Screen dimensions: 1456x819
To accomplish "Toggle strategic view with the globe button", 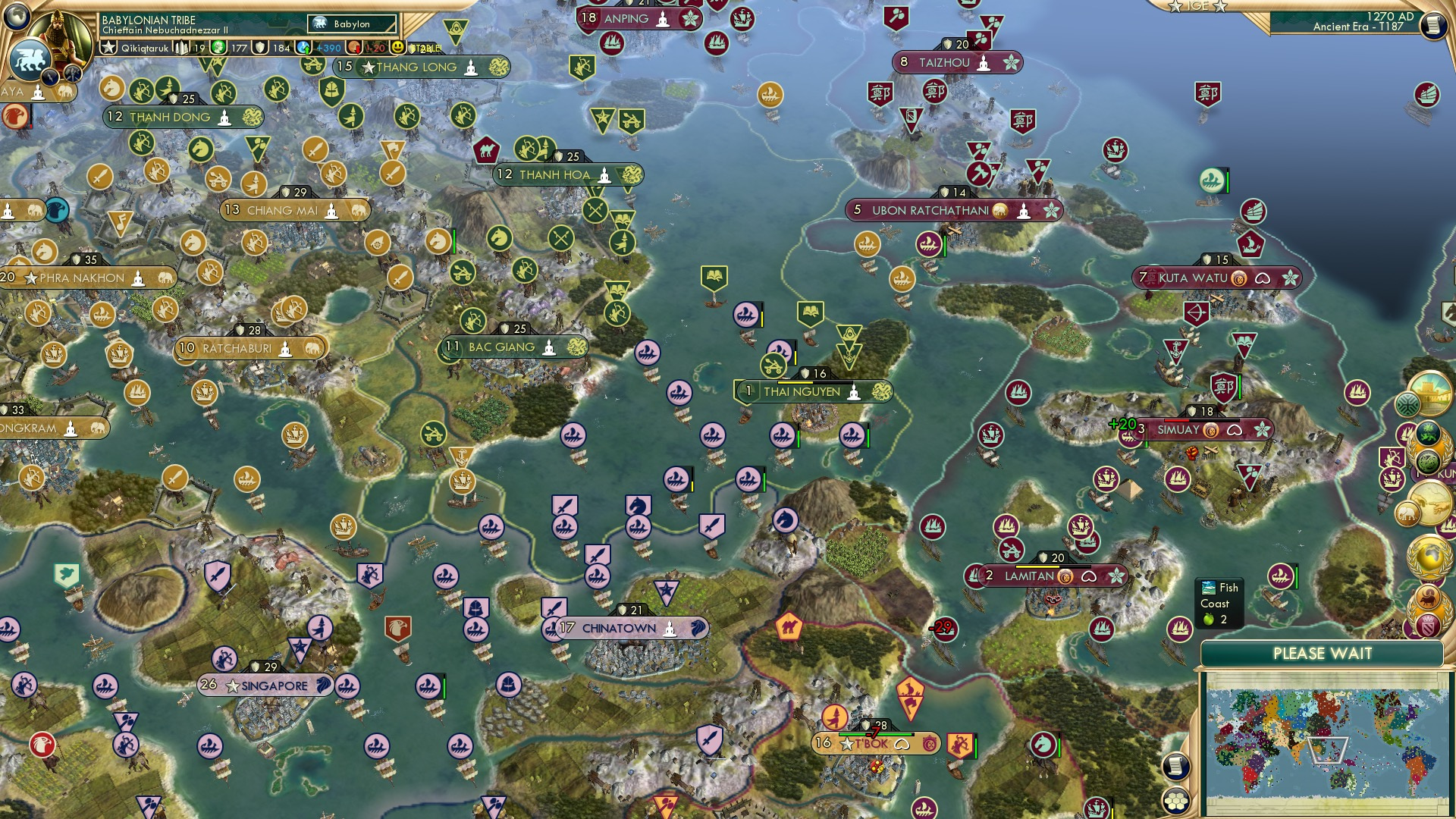I will [x=17, y=14].
